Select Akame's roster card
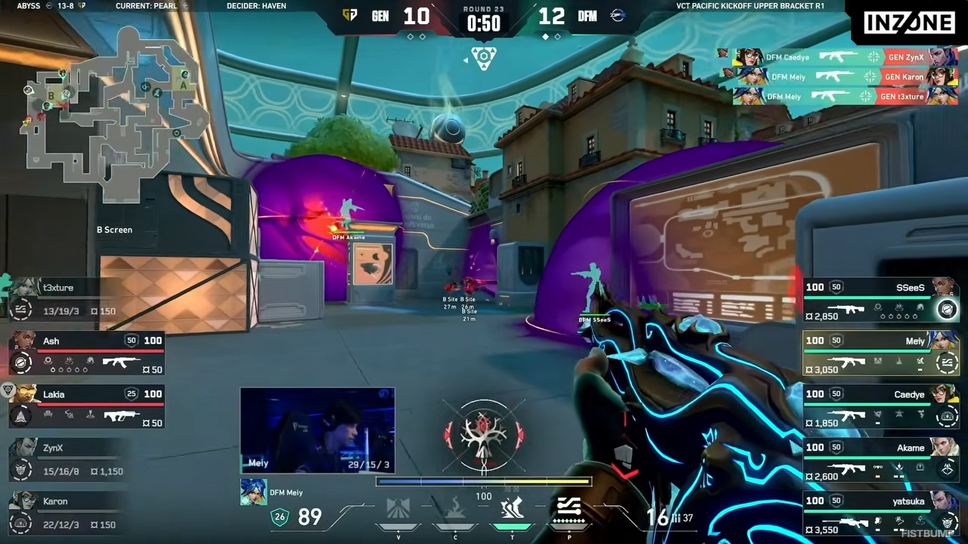 tap(880, 460)
